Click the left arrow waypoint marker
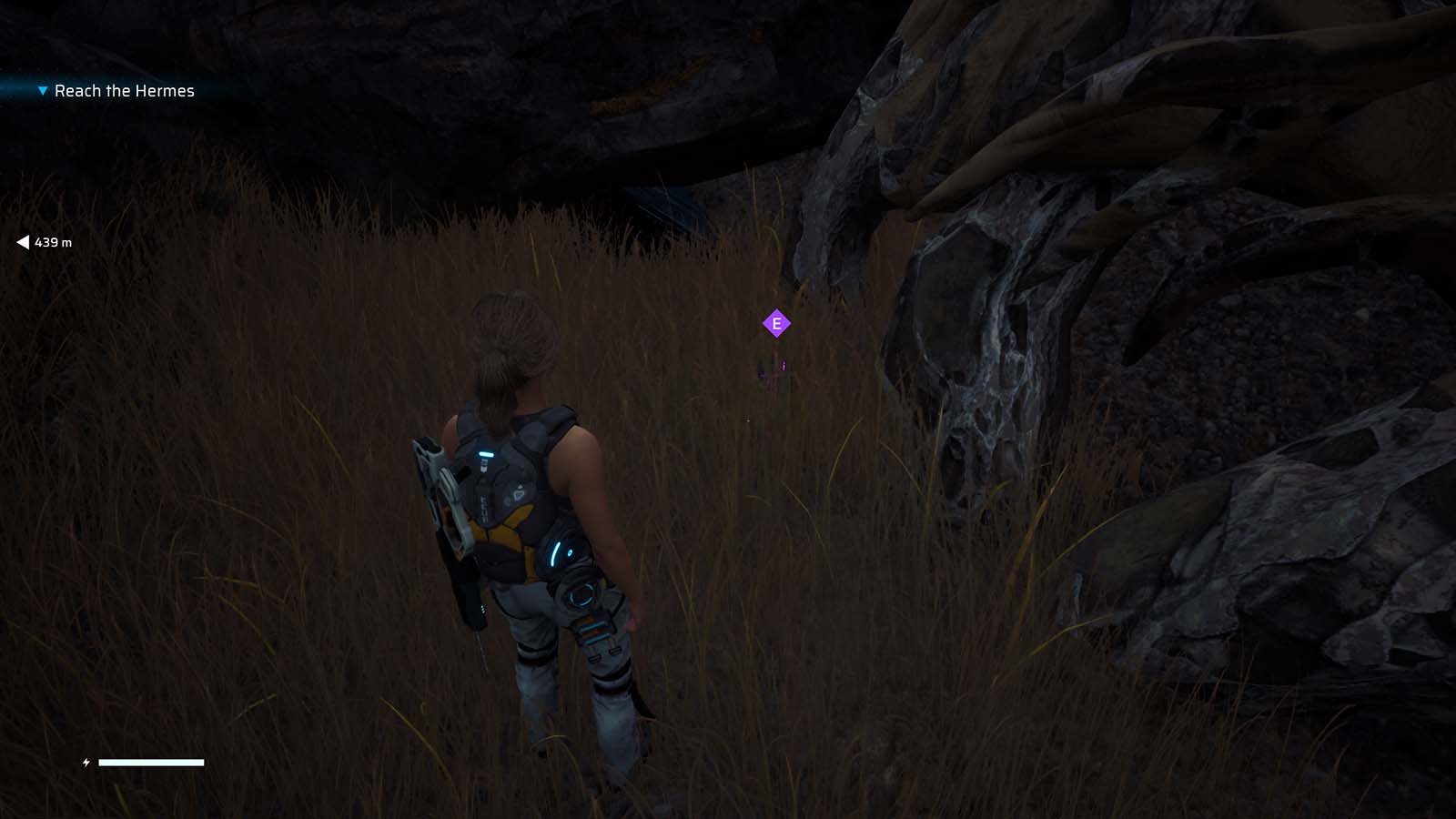This screenshot has width=1456, height=819. [x=21, y=242]
